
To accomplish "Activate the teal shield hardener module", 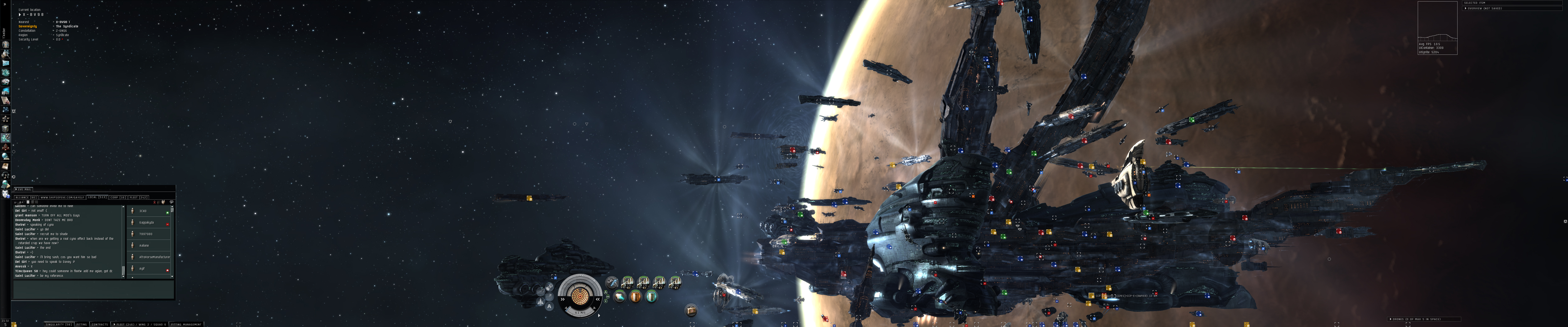I will tap(651, 297).
